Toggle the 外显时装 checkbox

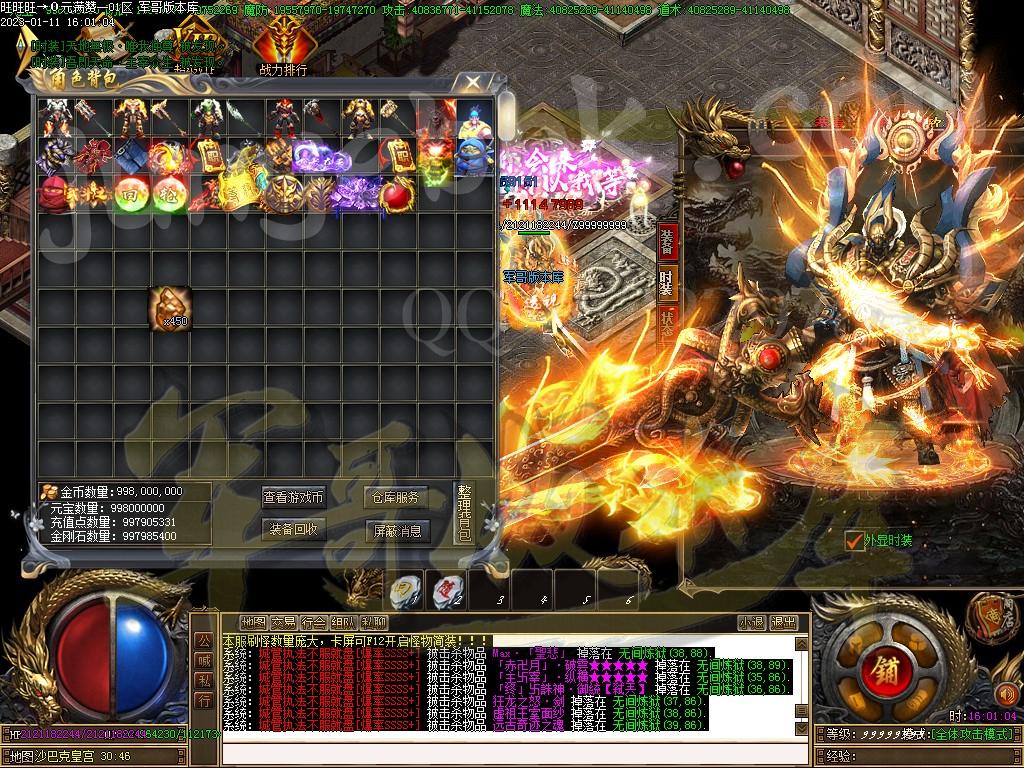(853, 541)
